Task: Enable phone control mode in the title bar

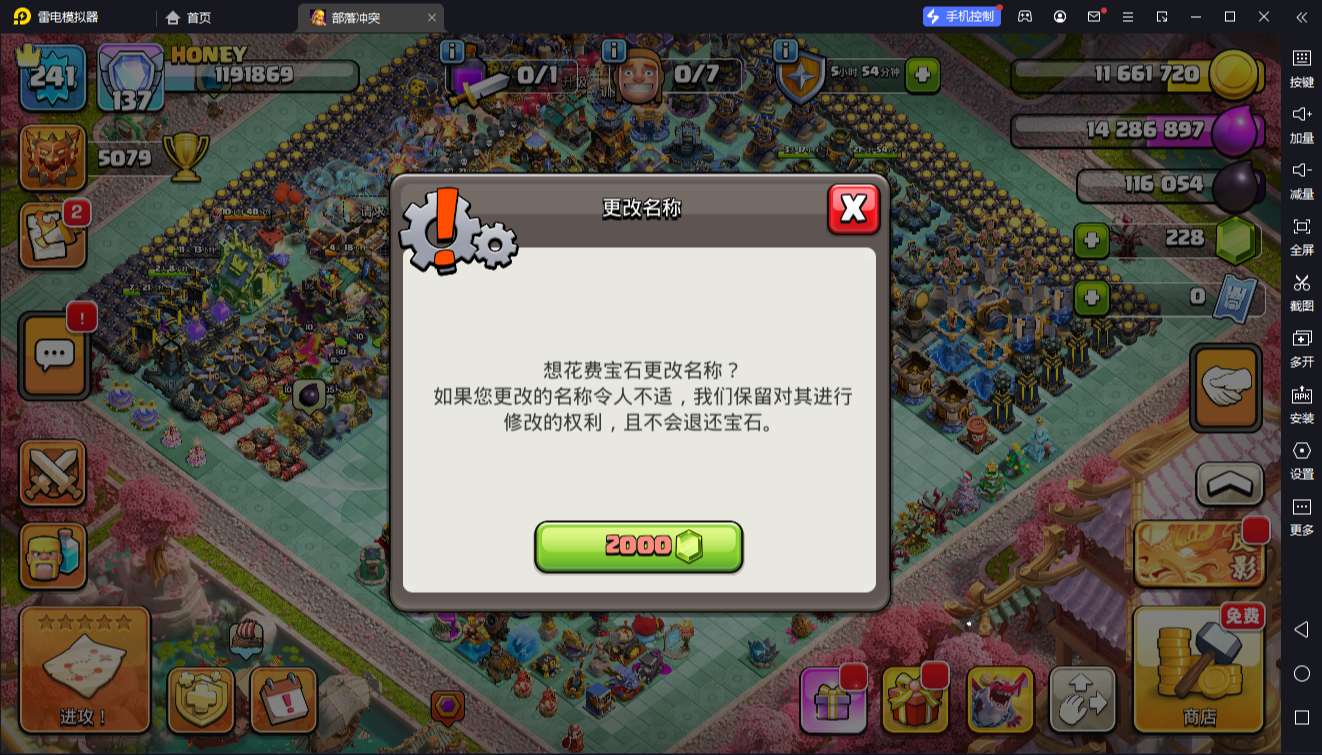Action: (x=961, y=16)
